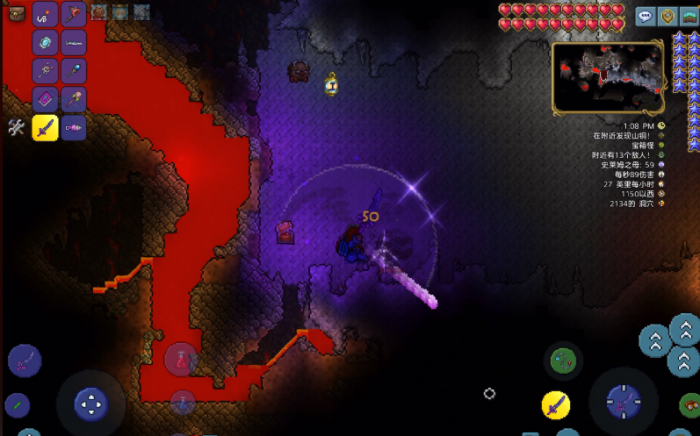Choose the blue magic mirror hotbar slot
Viewport: 700px width, 436px height.
[45, 42]
